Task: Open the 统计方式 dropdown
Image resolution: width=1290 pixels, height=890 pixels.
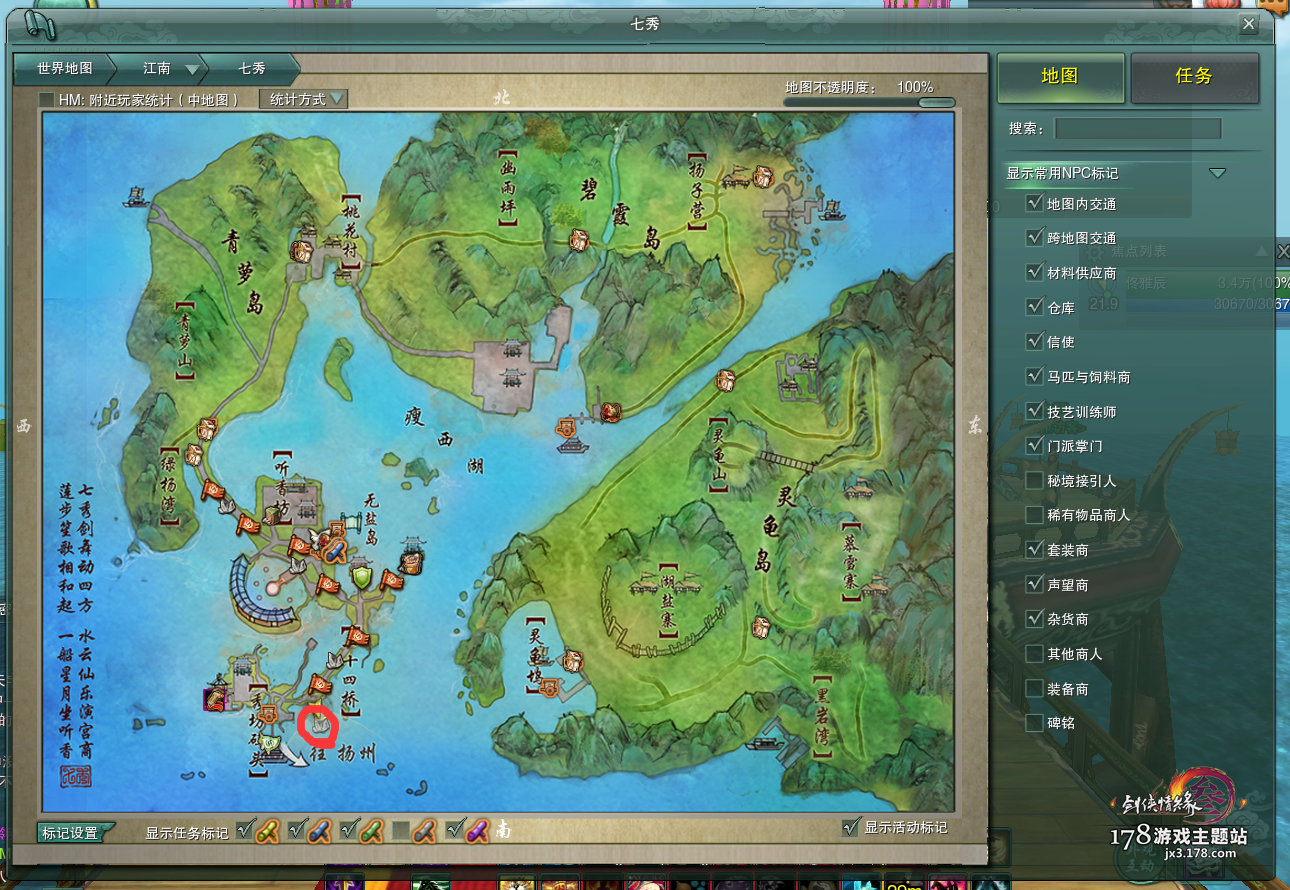Action: 304,100
